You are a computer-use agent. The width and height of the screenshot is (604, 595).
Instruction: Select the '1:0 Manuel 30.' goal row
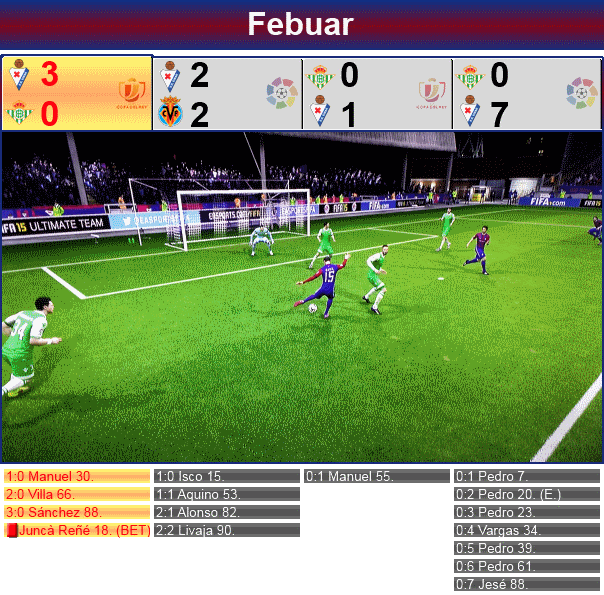(77, 477)
